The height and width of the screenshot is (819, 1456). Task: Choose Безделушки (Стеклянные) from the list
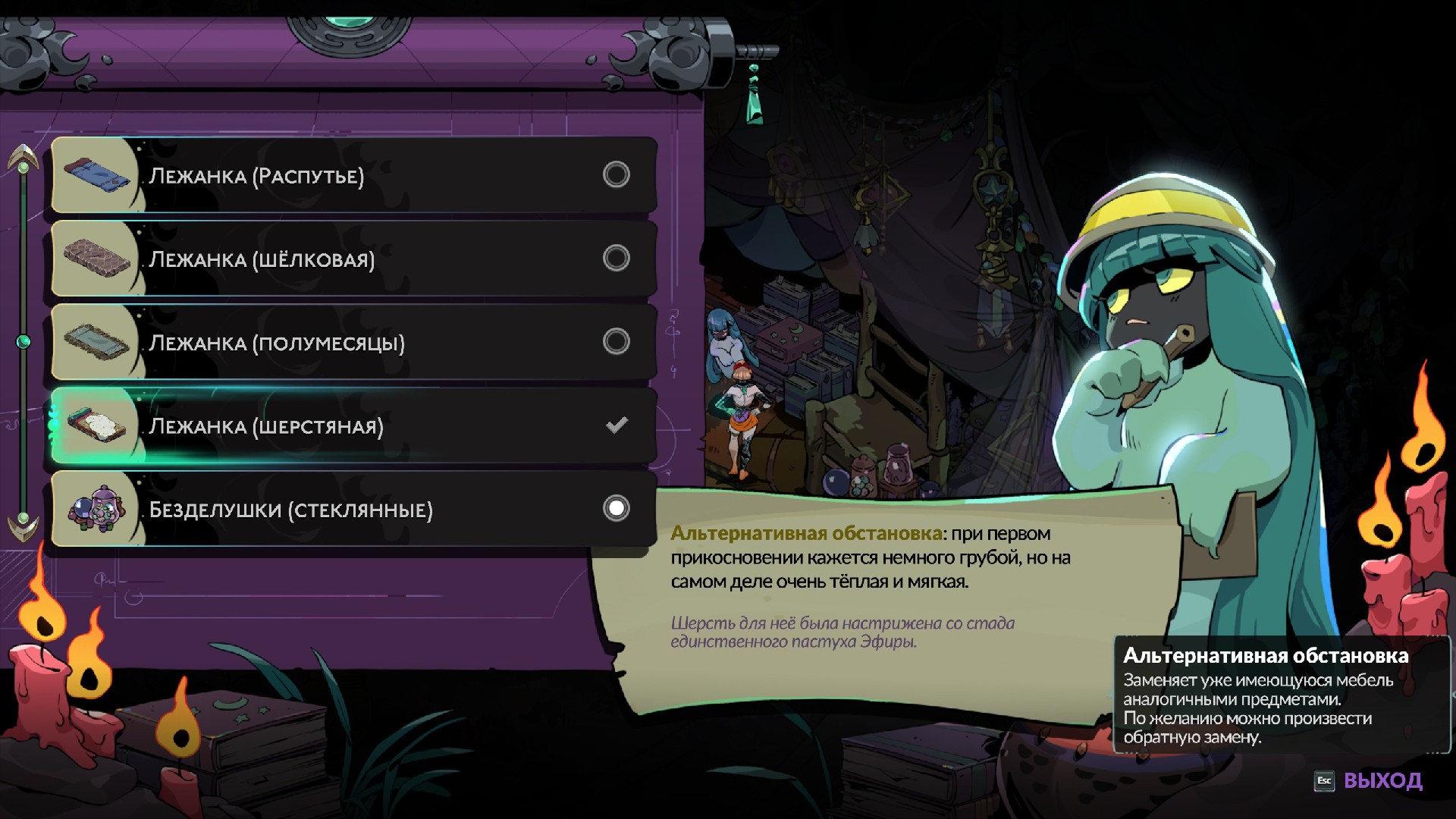(x=353, y=509)
